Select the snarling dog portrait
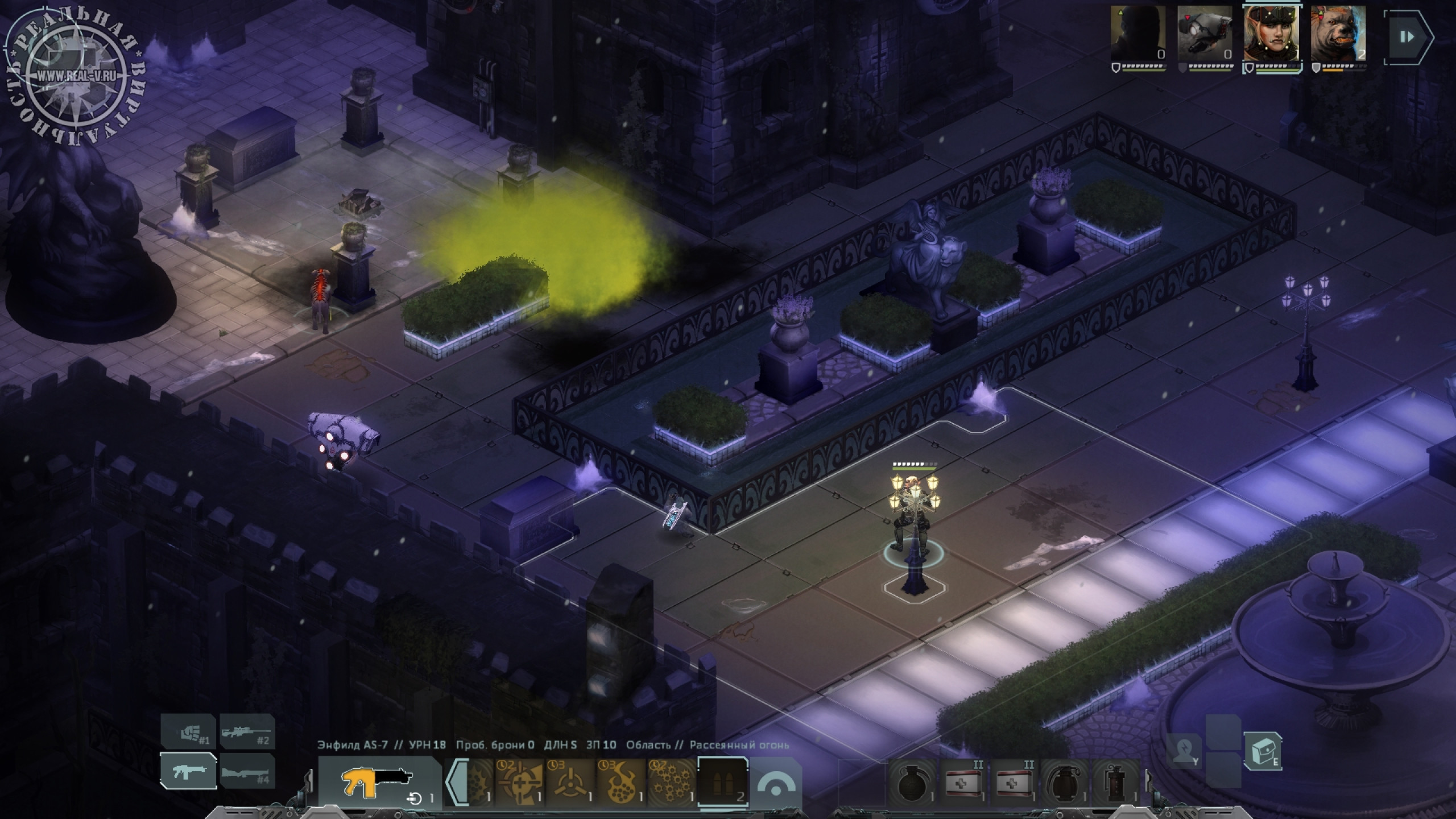The width and height of the screenshot is (1456, 819). [1338, 34]
